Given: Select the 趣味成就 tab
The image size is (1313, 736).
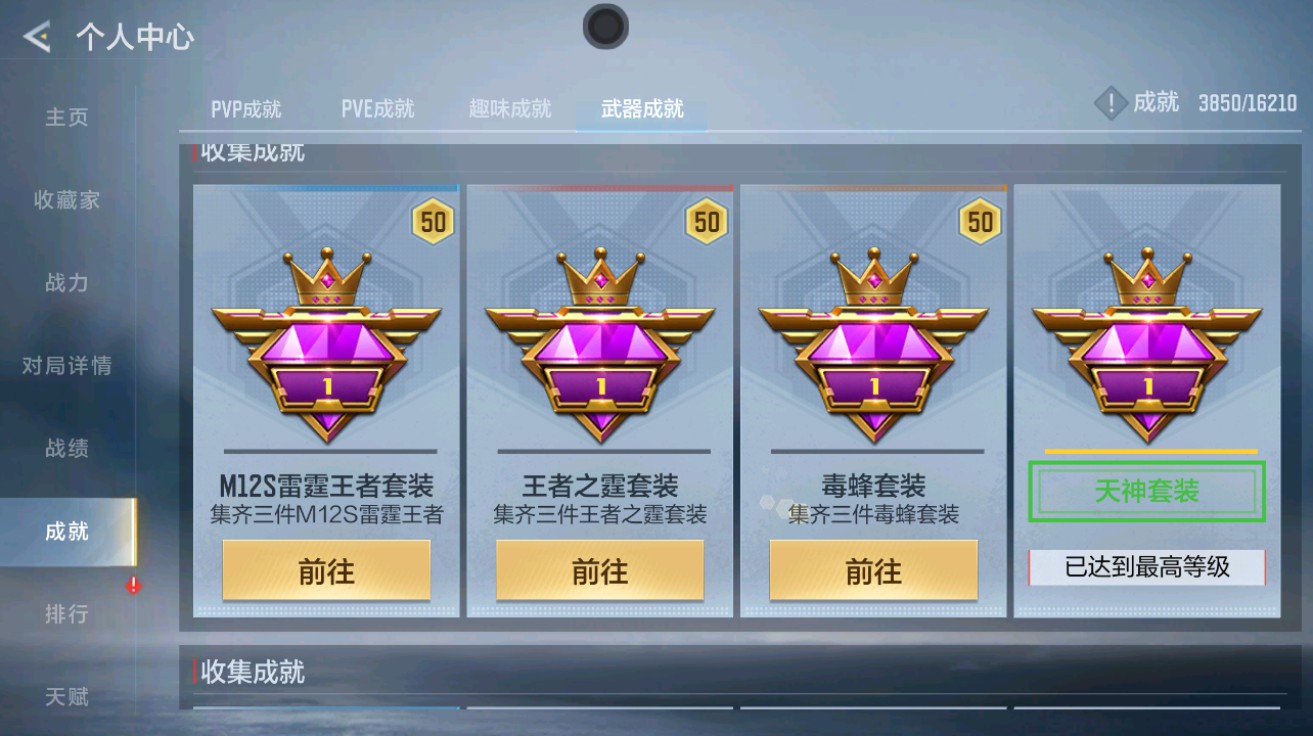Looking at the screenshot, I should click(510, 109).
